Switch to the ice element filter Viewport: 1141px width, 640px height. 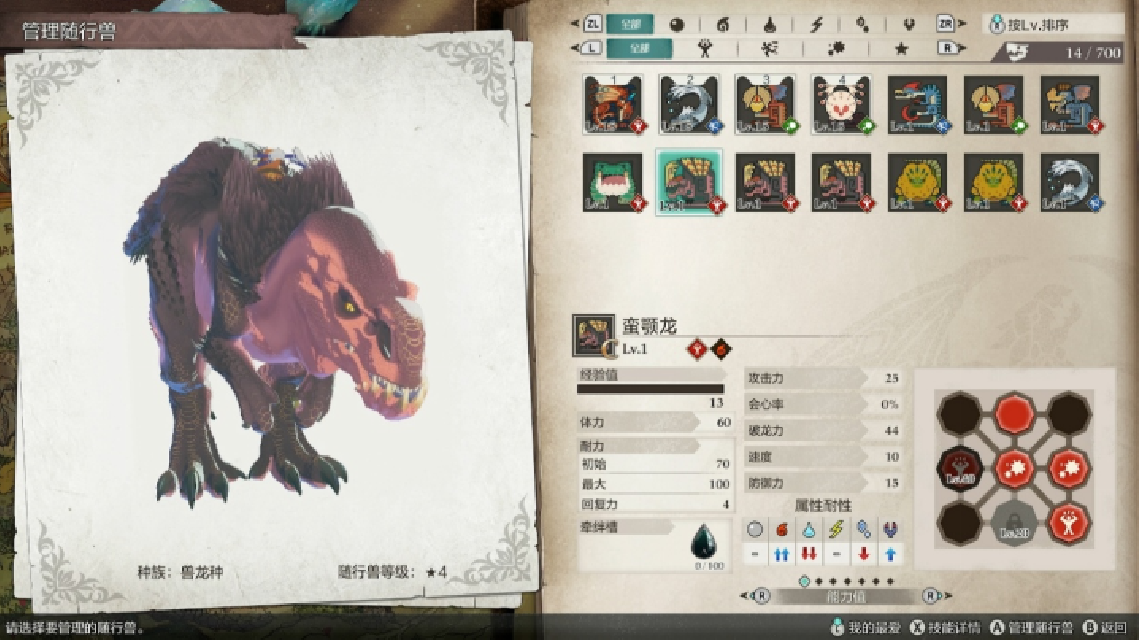pyautogui.click(x=862, y=24)
